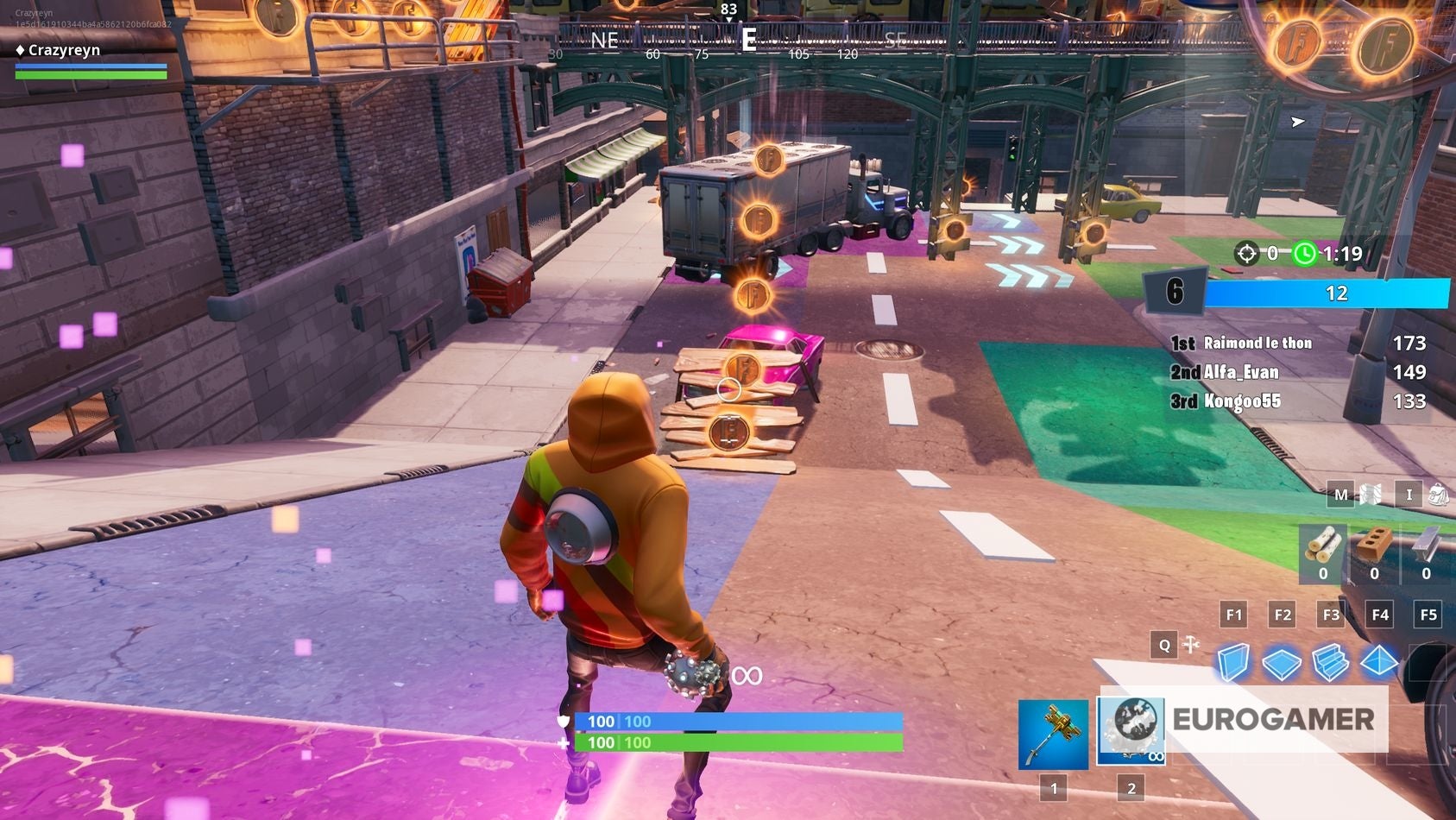Click 1st place player Raimond le thon
Image resolution: width=1456 pixels, height=820 pixels.
[1257, 343]
